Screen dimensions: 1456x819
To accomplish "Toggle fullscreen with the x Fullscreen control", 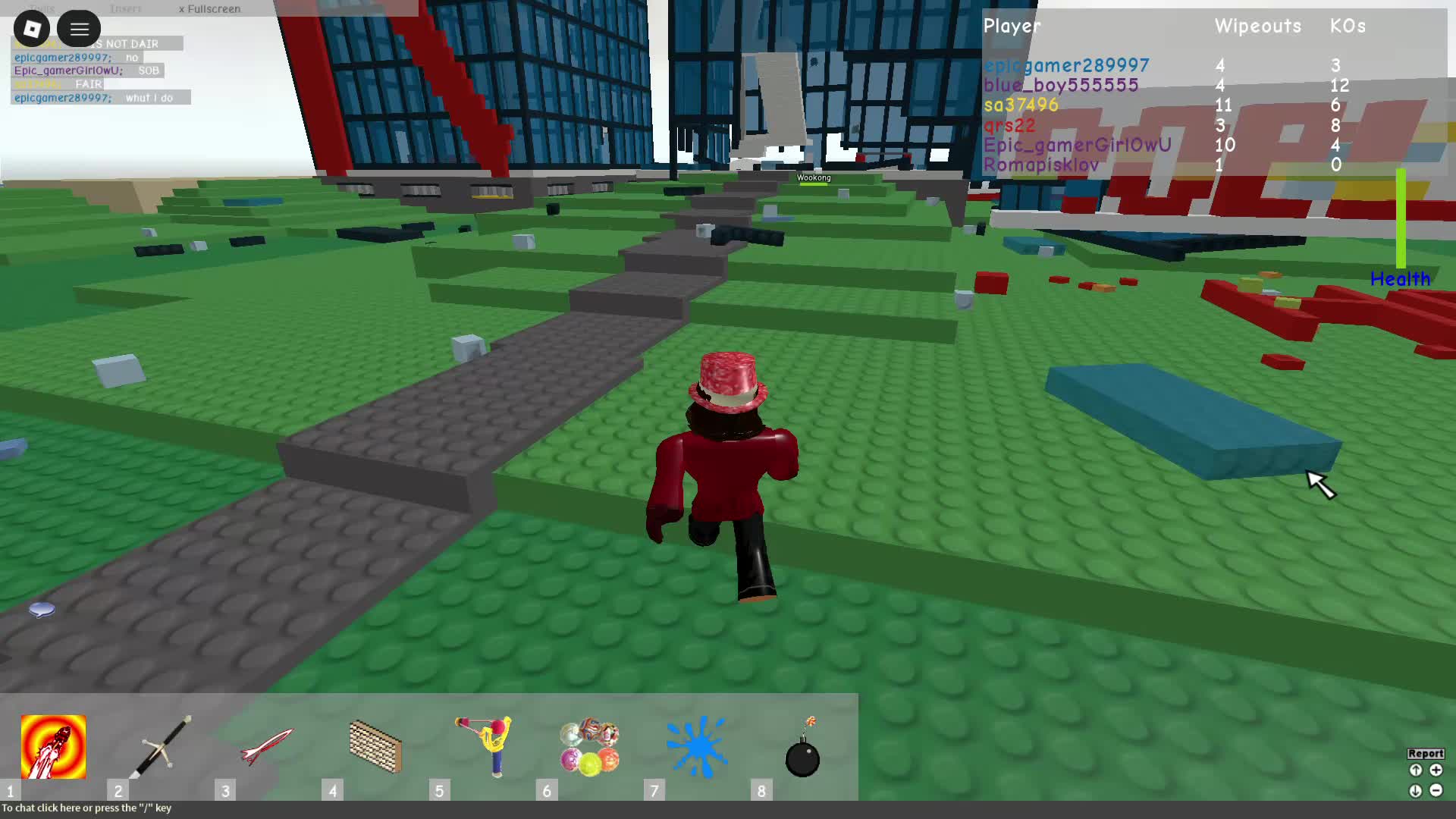I will point(209,8).
